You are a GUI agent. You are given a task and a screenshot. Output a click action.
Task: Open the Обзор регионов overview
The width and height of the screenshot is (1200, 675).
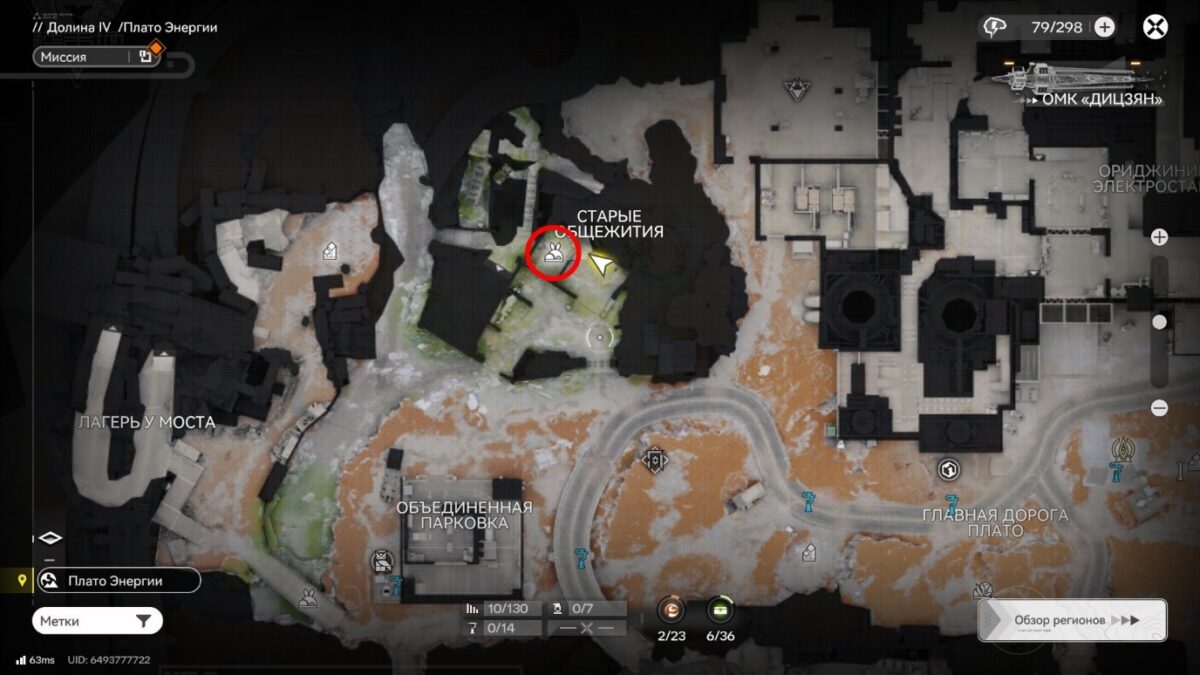(1072, 620)
